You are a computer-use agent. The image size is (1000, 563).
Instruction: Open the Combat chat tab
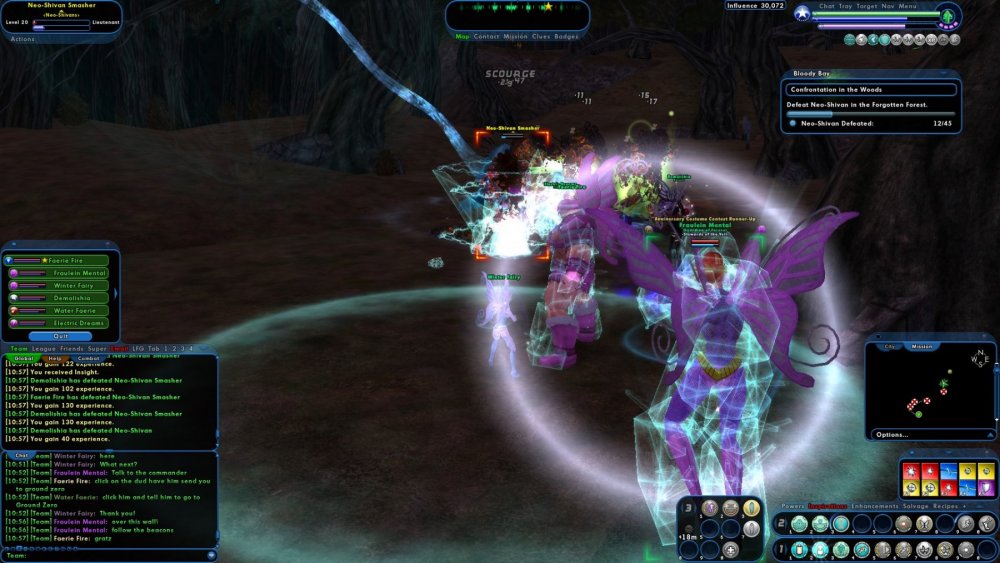coord(88,357)
